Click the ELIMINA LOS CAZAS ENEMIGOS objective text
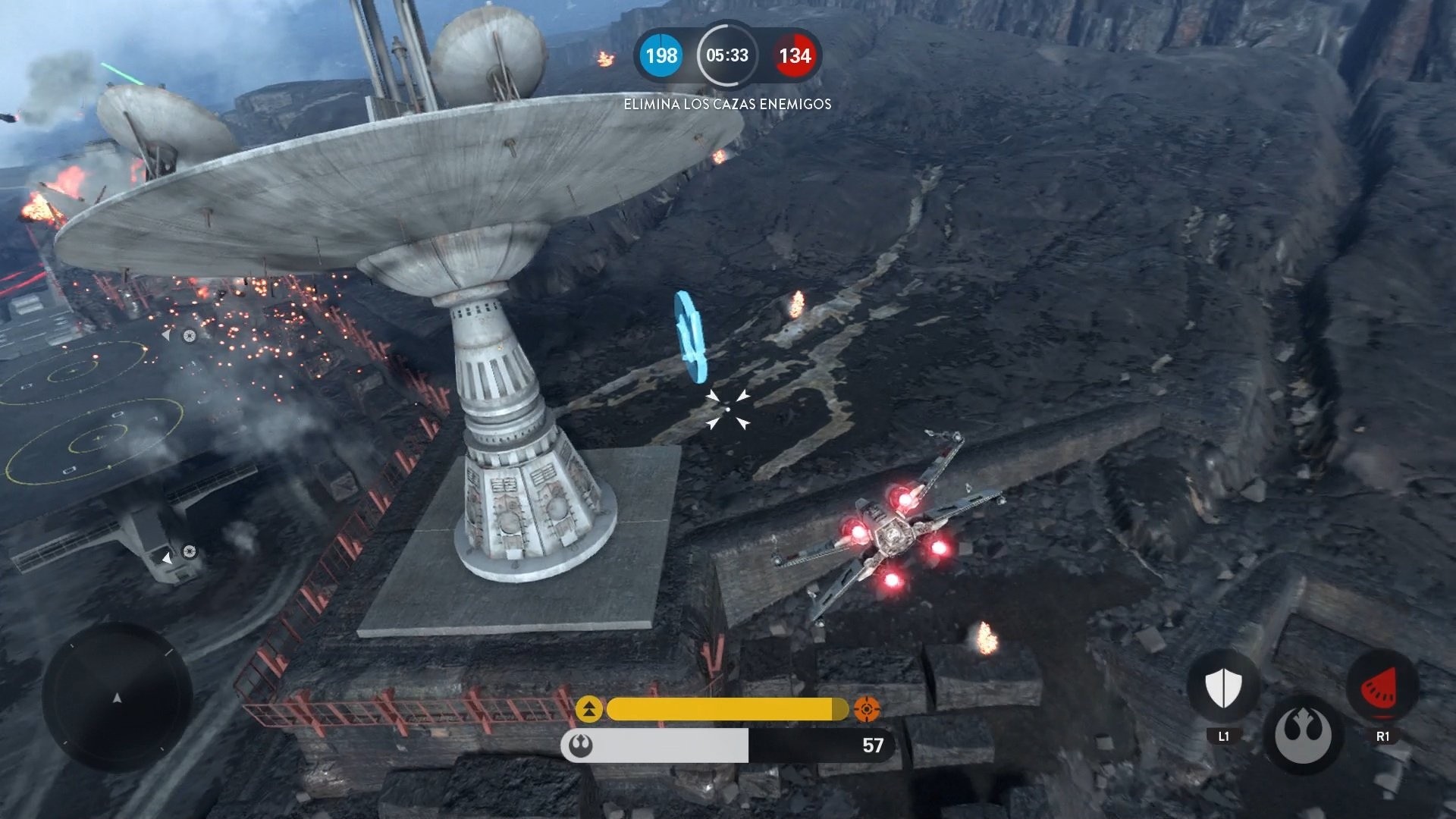The height and width of the screenshot is (819, 1456). tap(727, 104)
